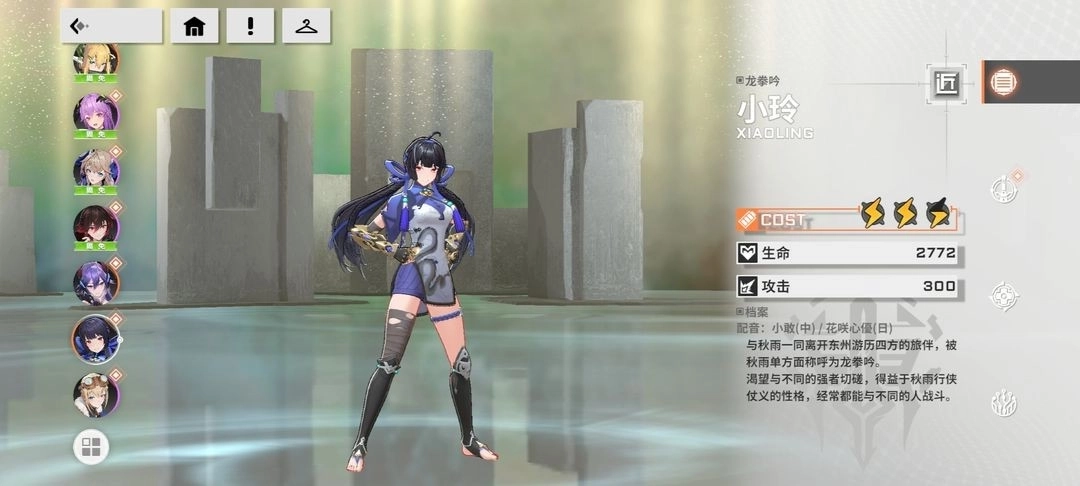
Task: Open the exclamation mark info button
Action: click(250, 26)
